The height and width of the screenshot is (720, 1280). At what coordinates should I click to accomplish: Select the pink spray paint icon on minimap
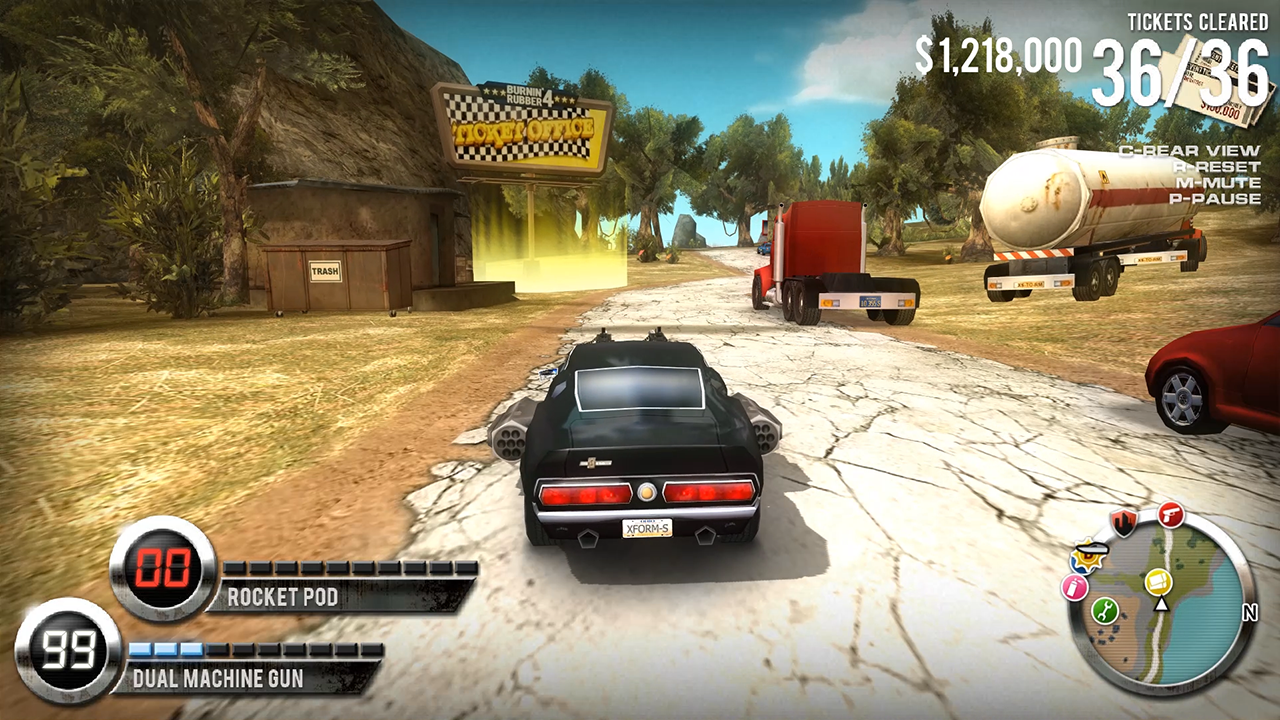1073,585
